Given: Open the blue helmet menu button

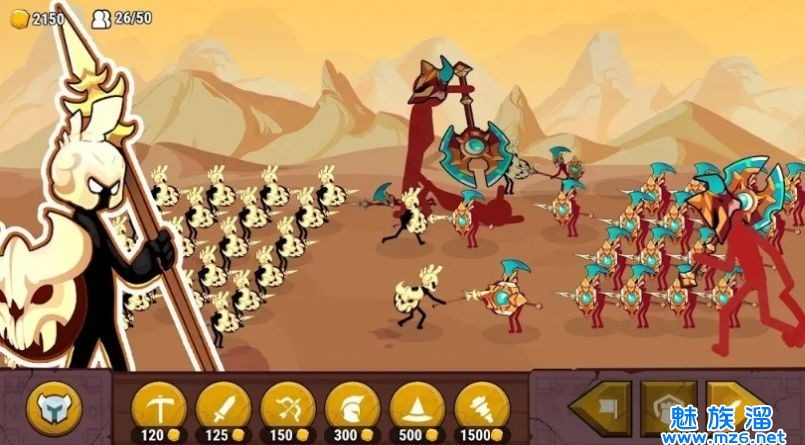Looking at the screenshot, I should pyautogui.click(x=53, y=409).
